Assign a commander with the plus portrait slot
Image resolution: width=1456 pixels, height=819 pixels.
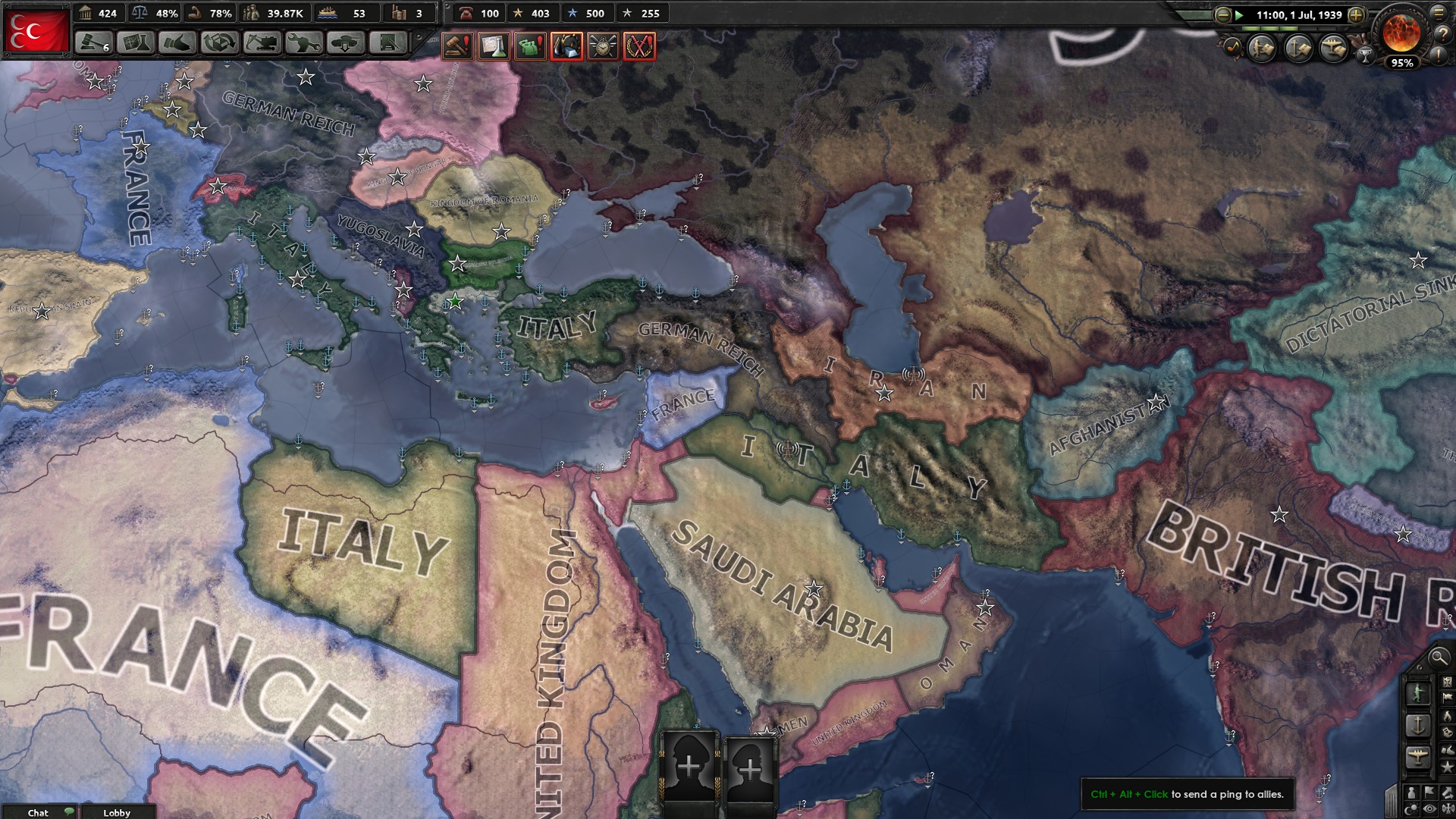pyautogui.click(x=689, y=767)
